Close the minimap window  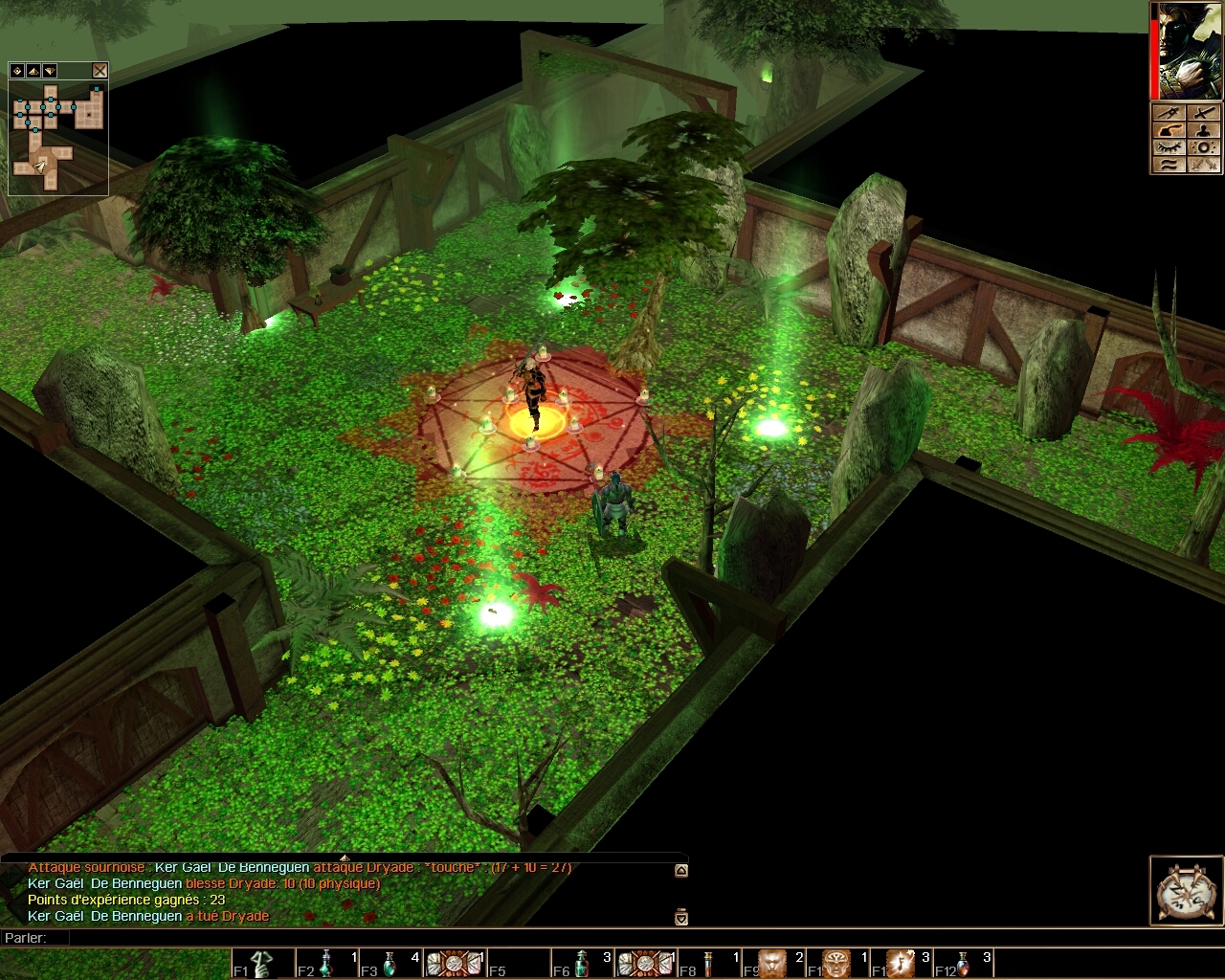[x=100, y=71]
